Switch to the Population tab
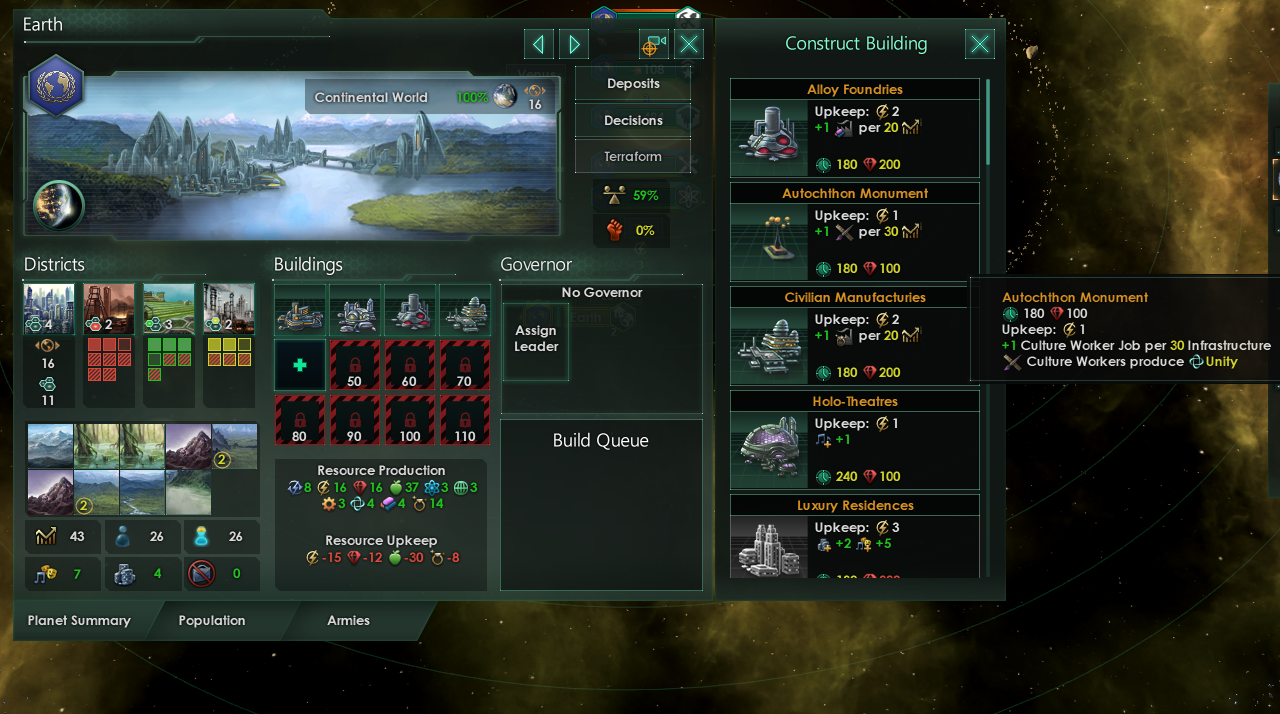 [212, 620]
